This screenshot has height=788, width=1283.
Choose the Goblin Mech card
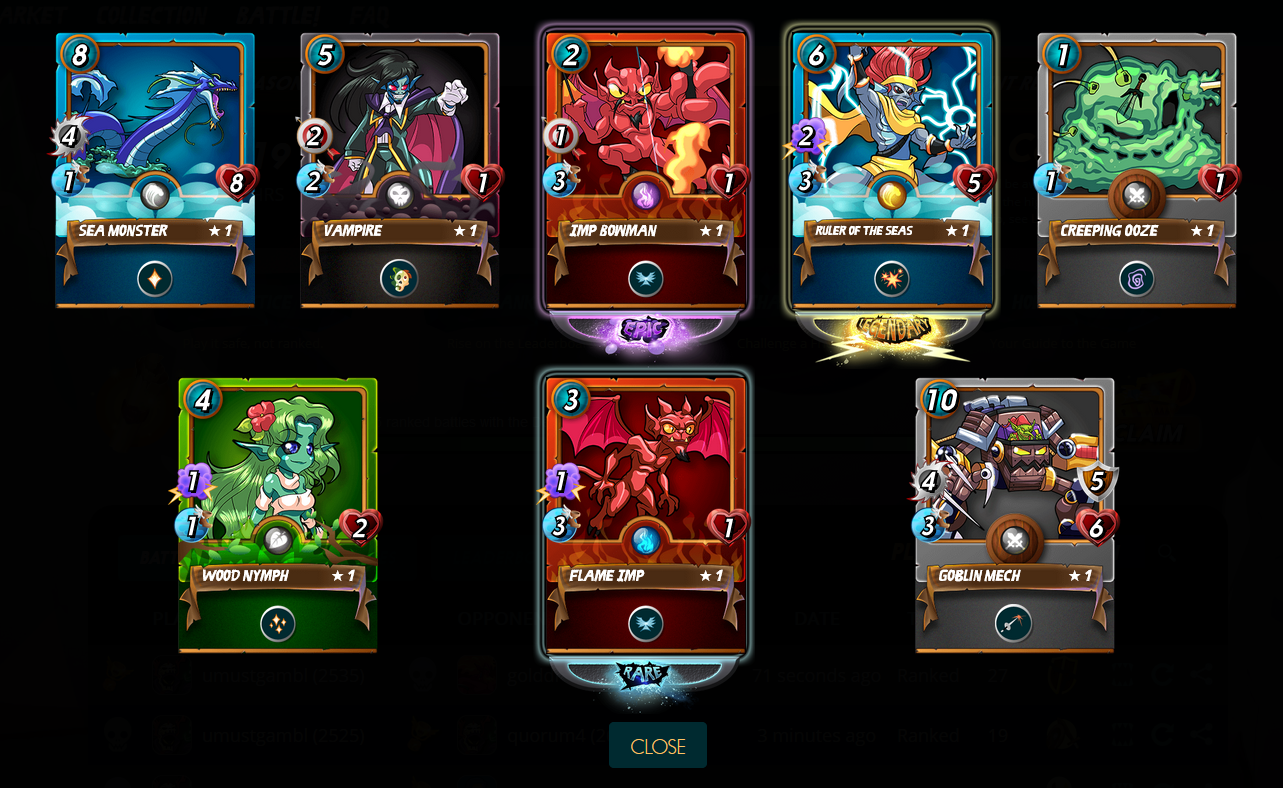[x=1014, y=515]
